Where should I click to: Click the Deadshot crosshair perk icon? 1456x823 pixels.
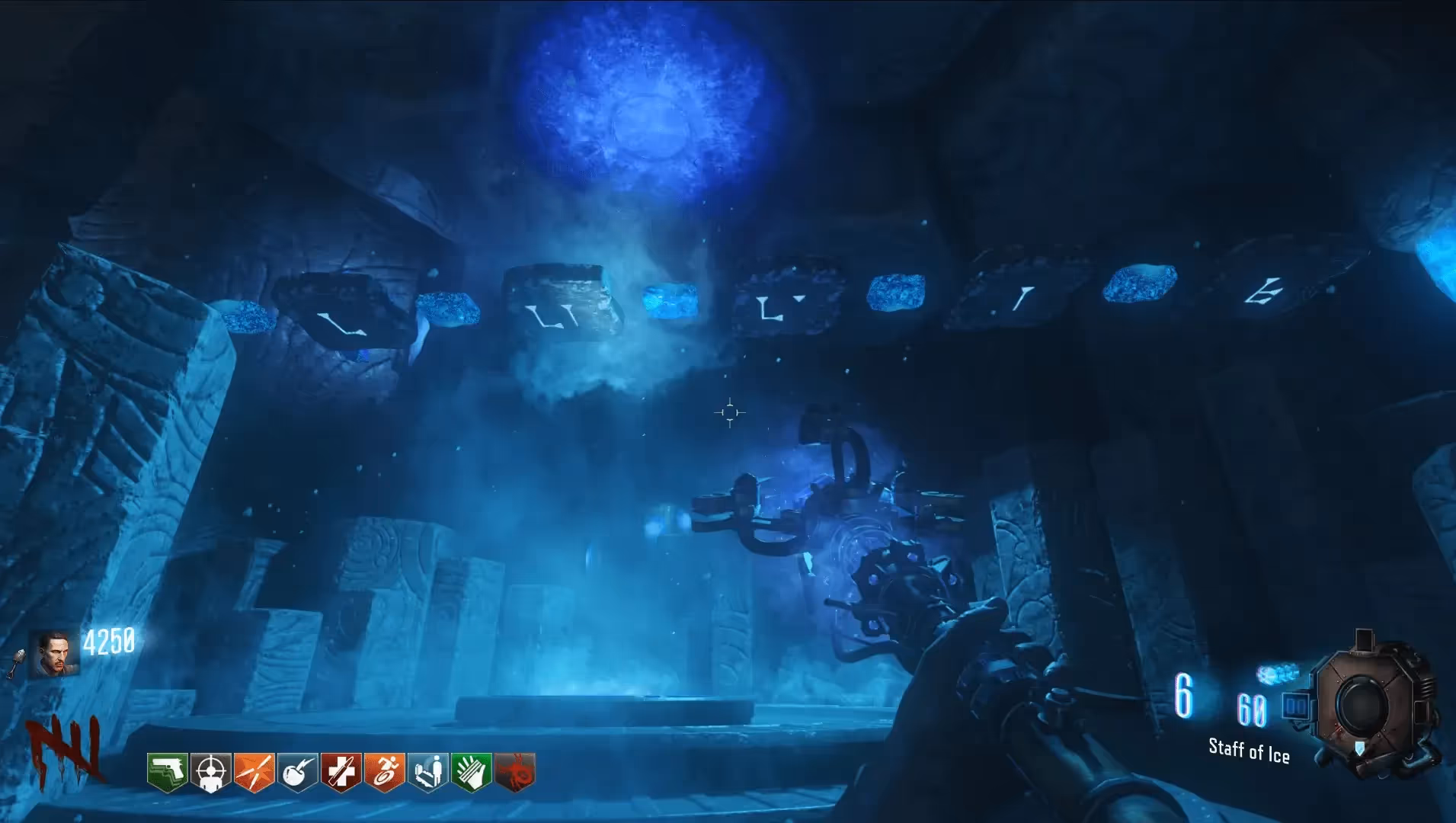tap(211, 772)
